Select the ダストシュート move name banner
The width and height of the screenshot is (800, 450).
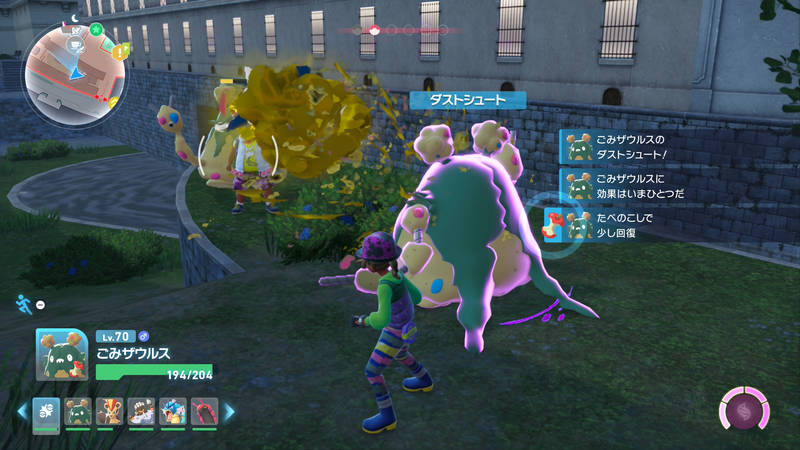[x=468, y=100]
